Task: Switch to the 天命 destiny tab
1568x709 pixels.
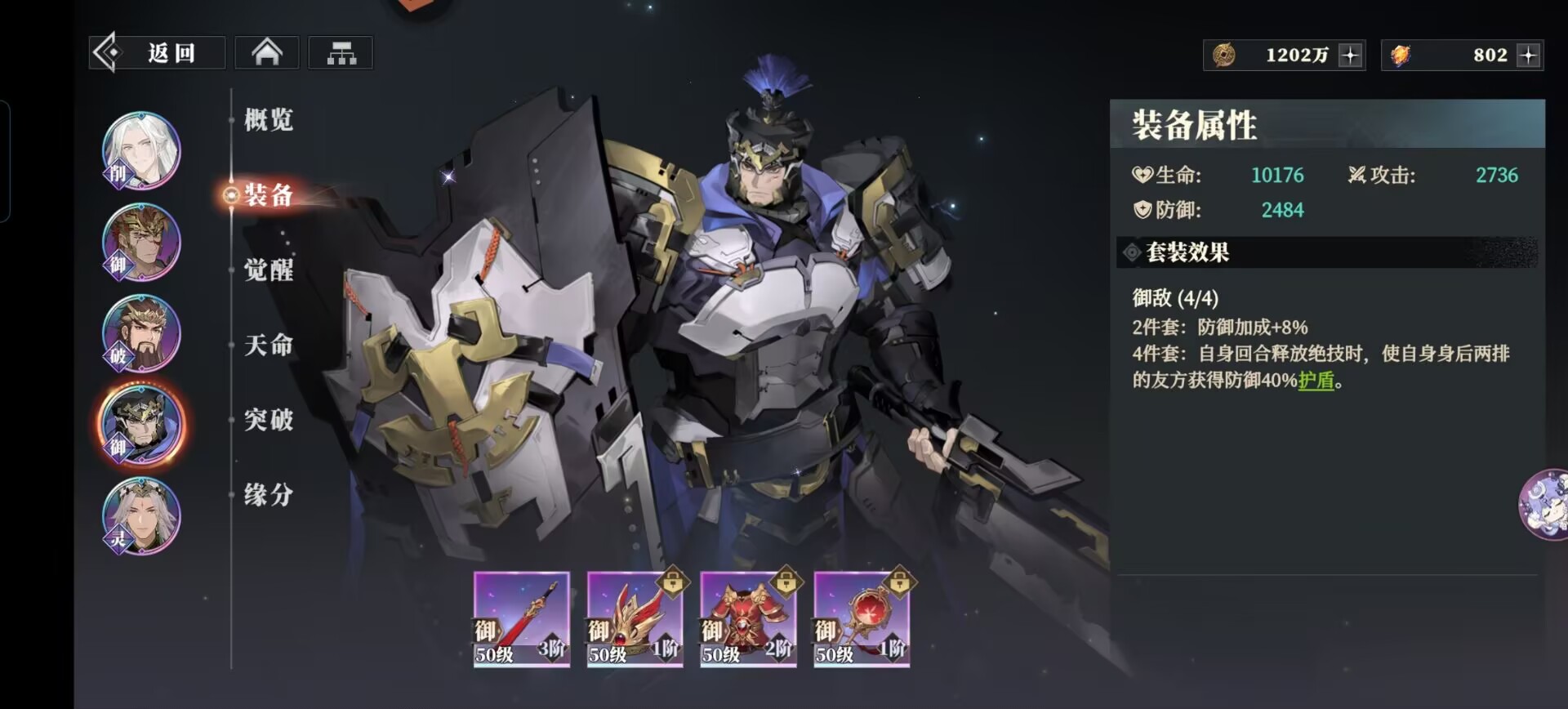Action: (x=268, y=345)
